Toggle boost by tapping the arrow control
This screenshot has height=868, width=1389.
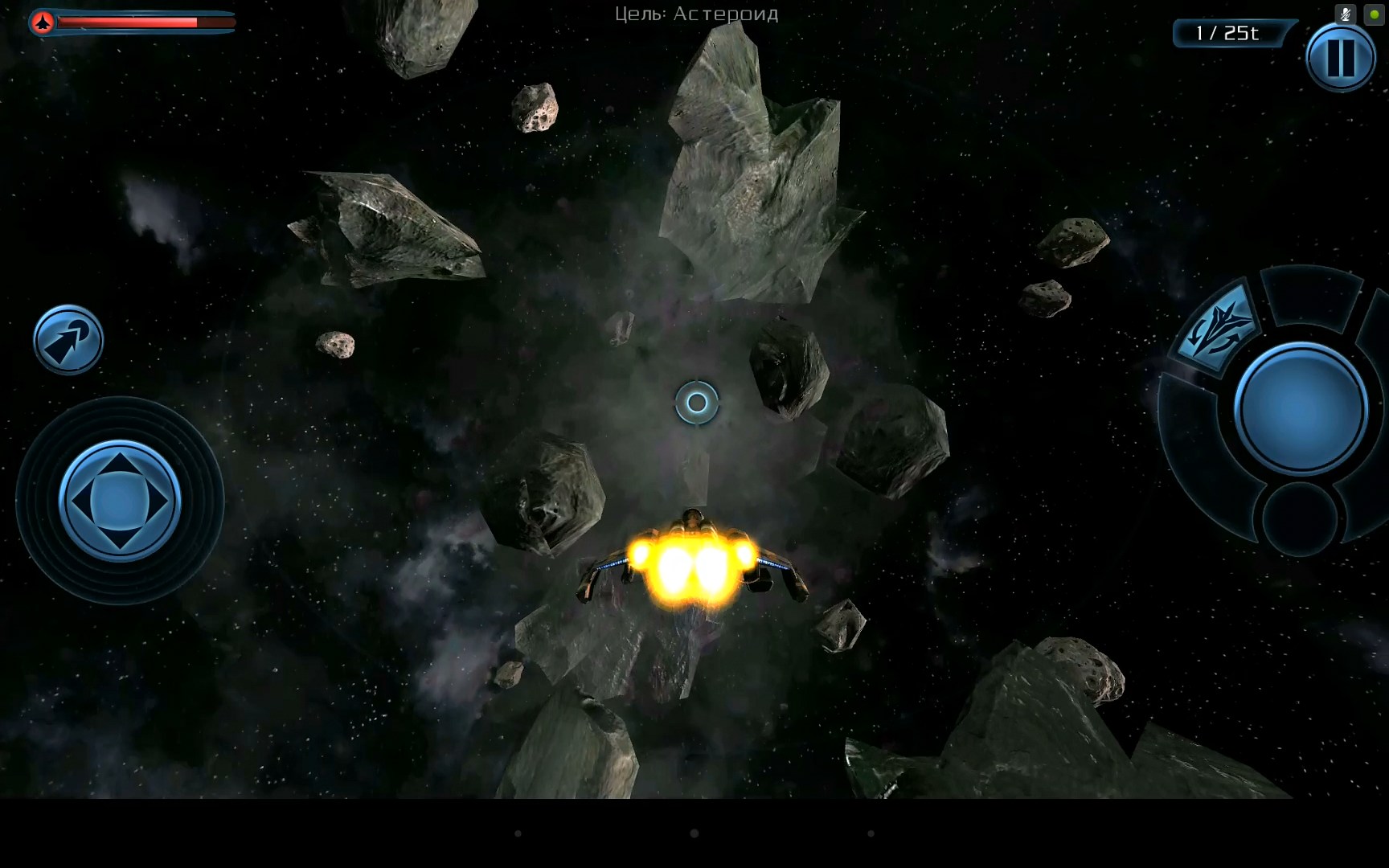click(68, 339)
